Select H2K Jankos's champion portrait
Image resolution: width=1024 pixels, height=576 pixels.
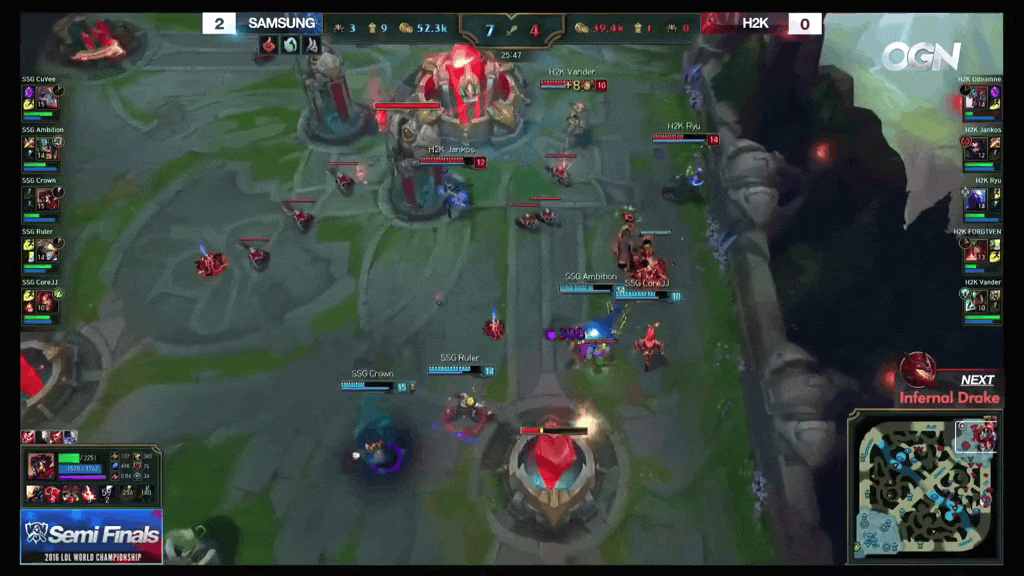point(977,148)
